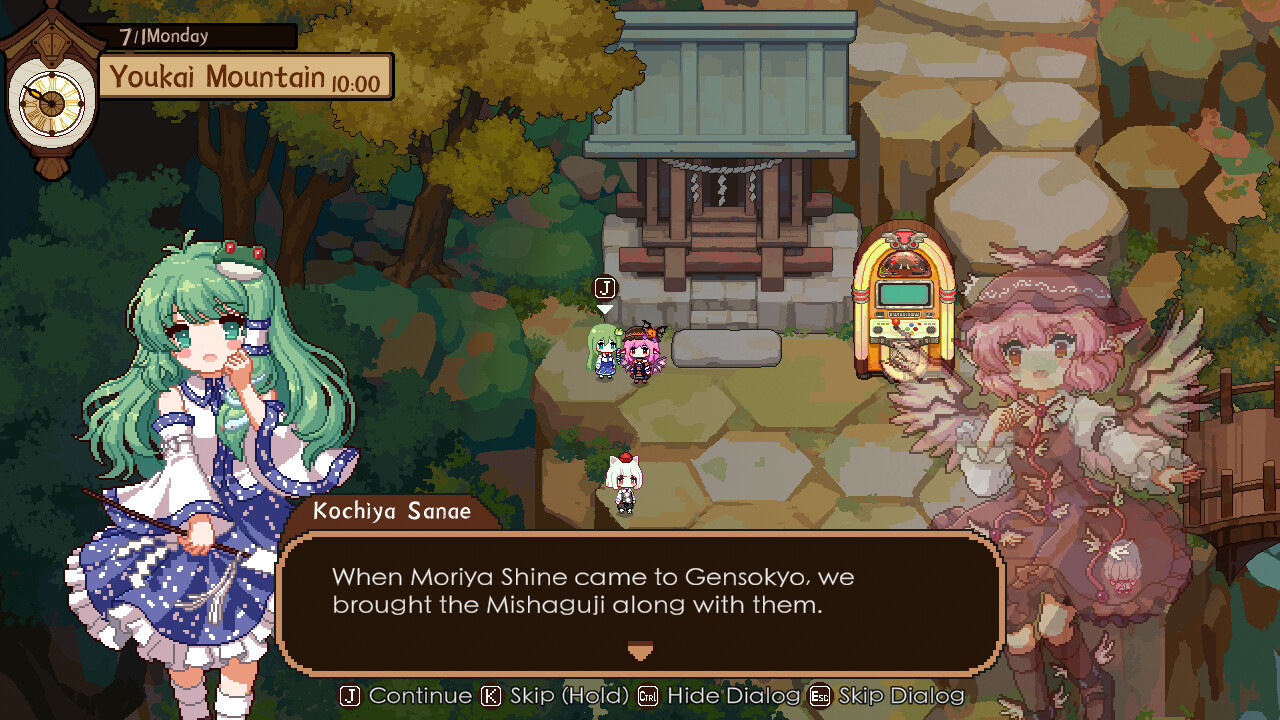Click the Esc key icon
The image size is (1280, 720).
click(819, 697)
